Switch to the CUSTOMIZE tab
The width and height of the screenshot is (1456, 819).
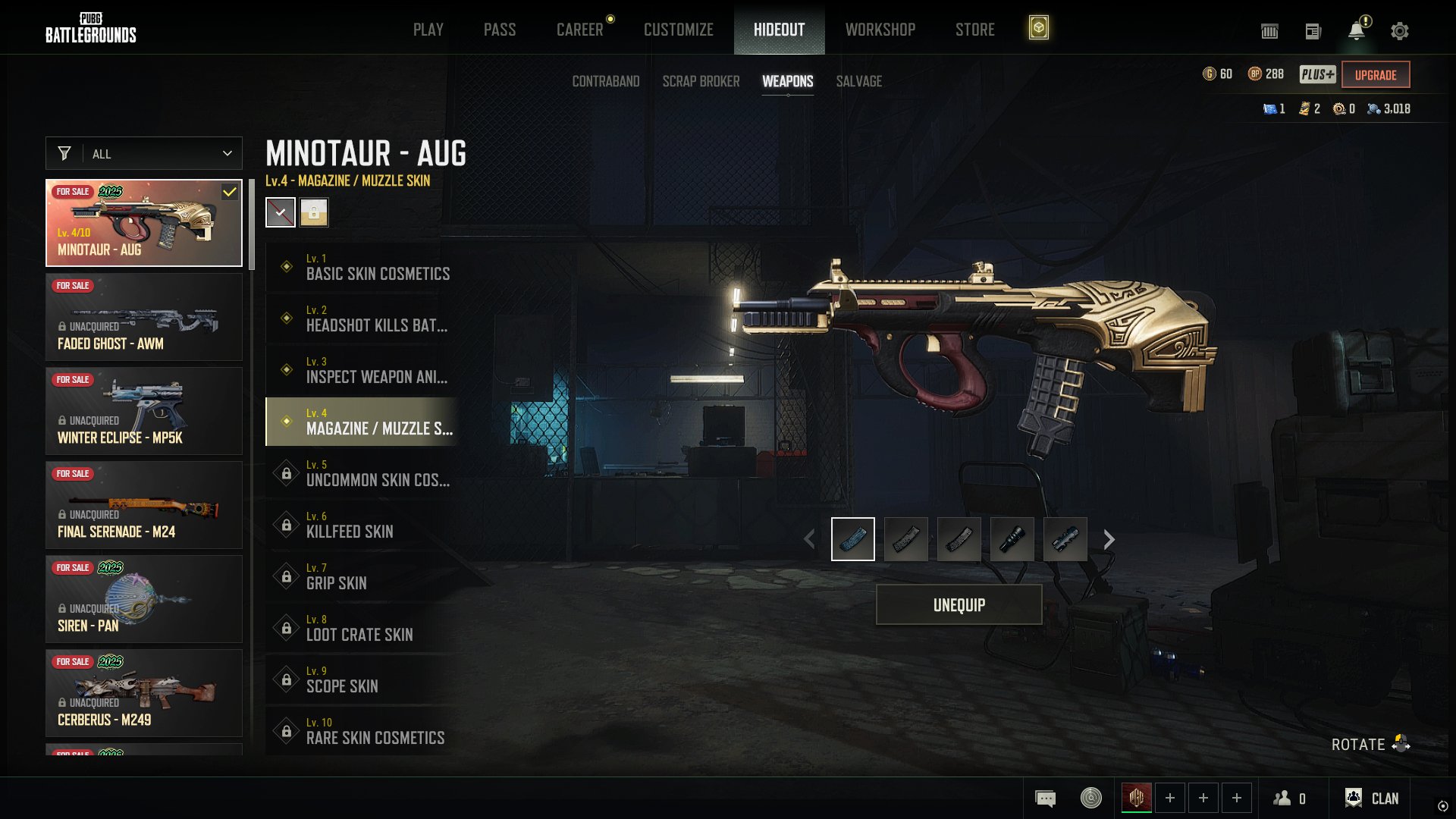(x=678, y=30)
